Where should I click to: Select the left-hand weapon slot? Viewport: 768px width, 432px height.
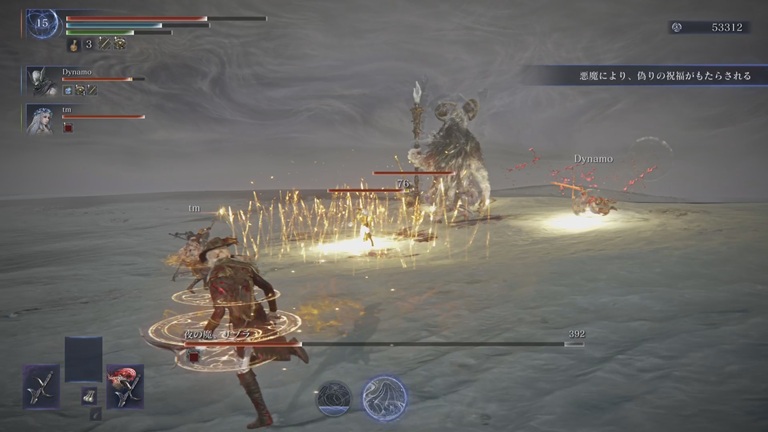click(42, 385)
